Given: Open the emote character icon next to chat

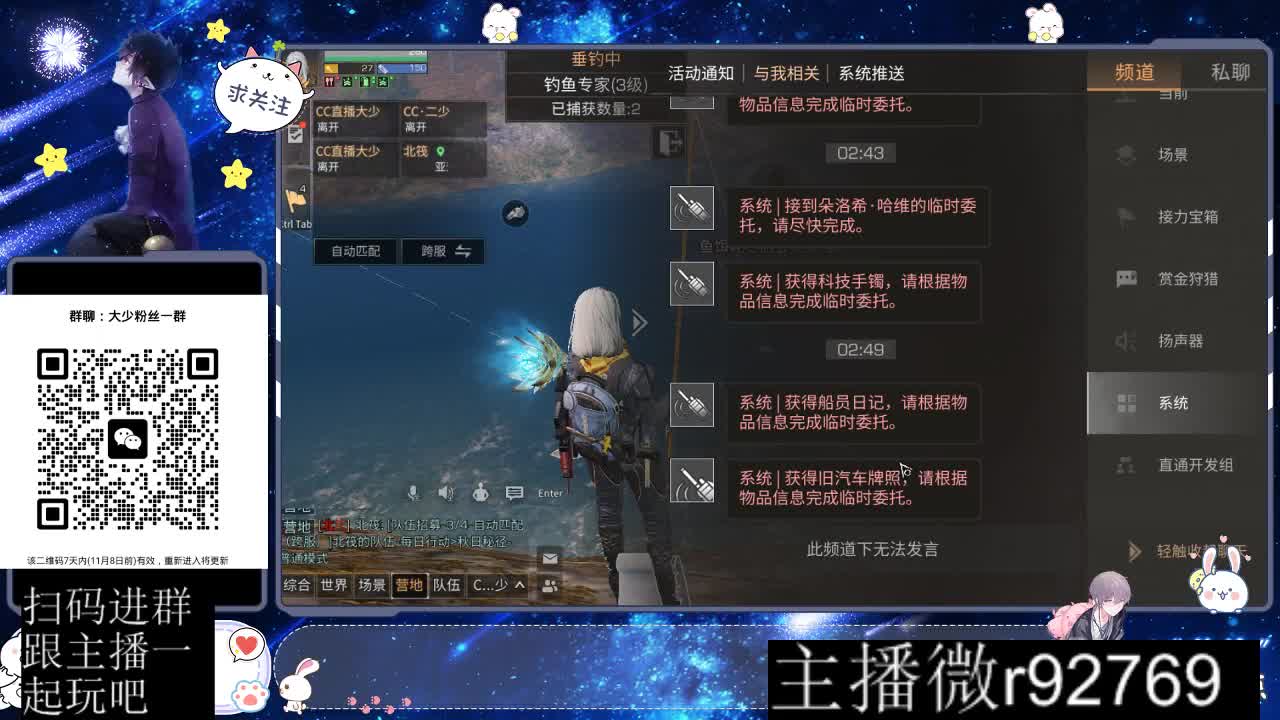Looking at the screenshot, I should click(x=480, y=493).
